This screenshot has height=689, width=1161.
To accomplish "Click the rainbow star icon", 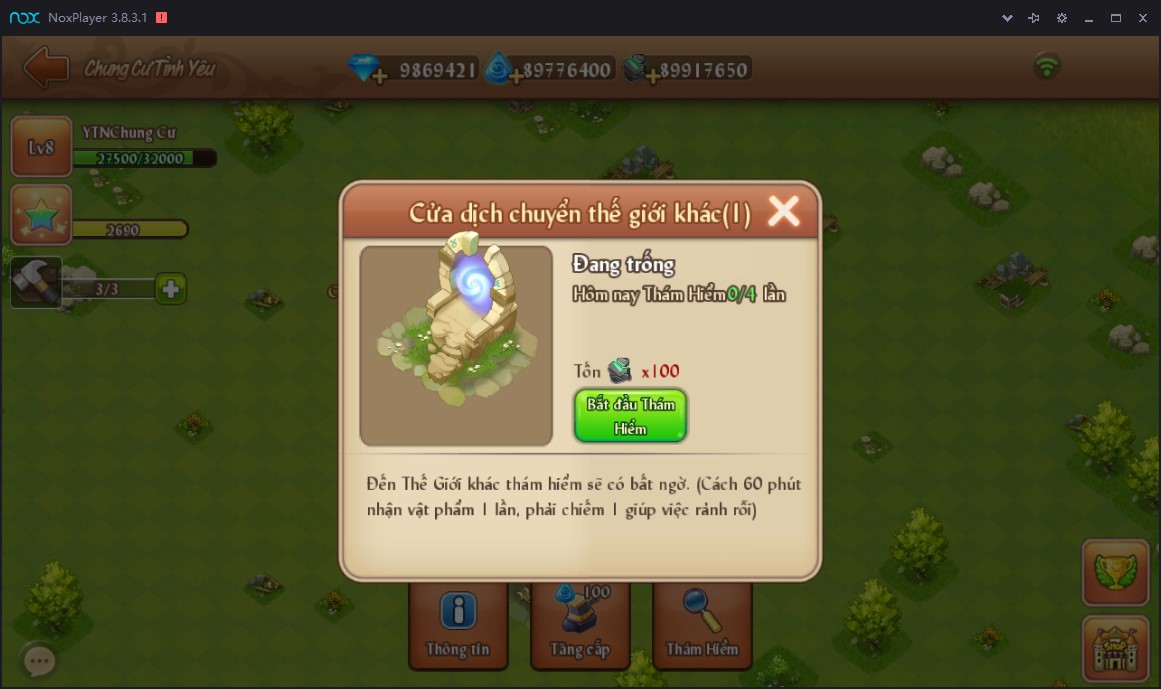I will click(x=41, y=214).
